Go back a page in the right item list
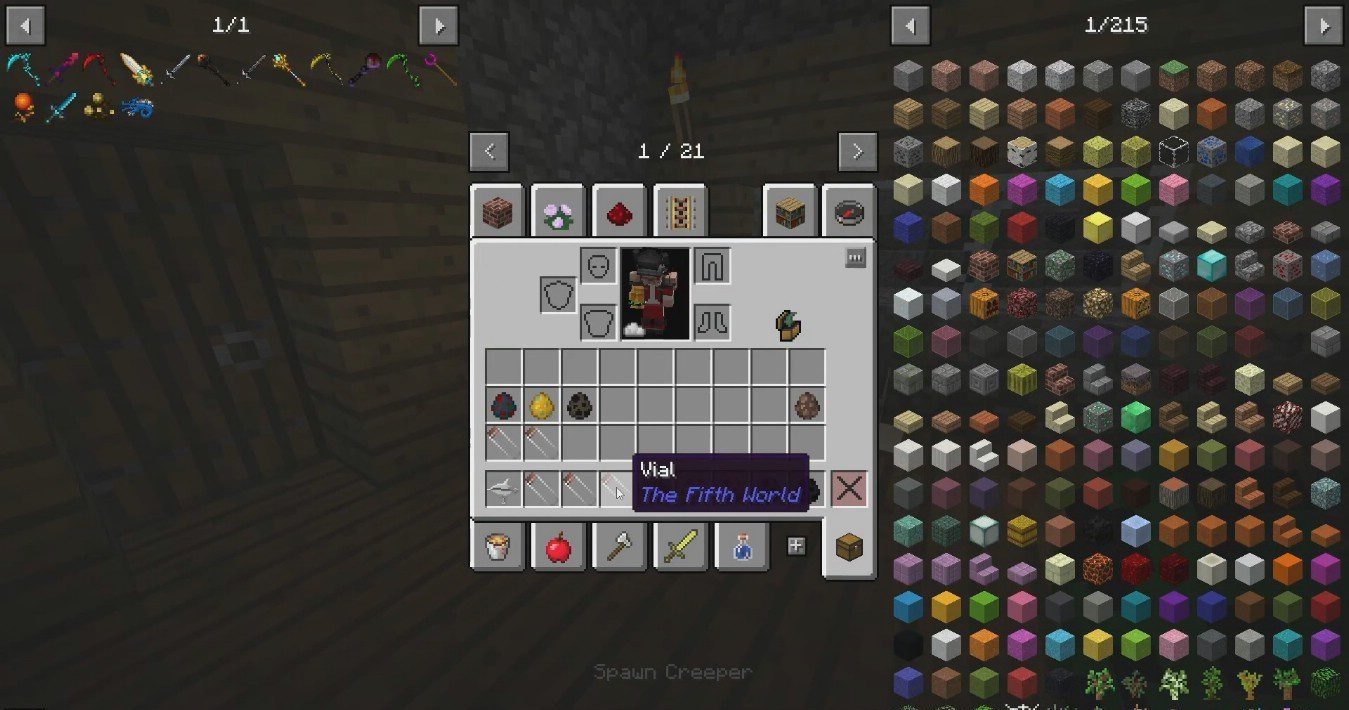The height and width of the screenshot is (710, 1349). pos(910,25)
